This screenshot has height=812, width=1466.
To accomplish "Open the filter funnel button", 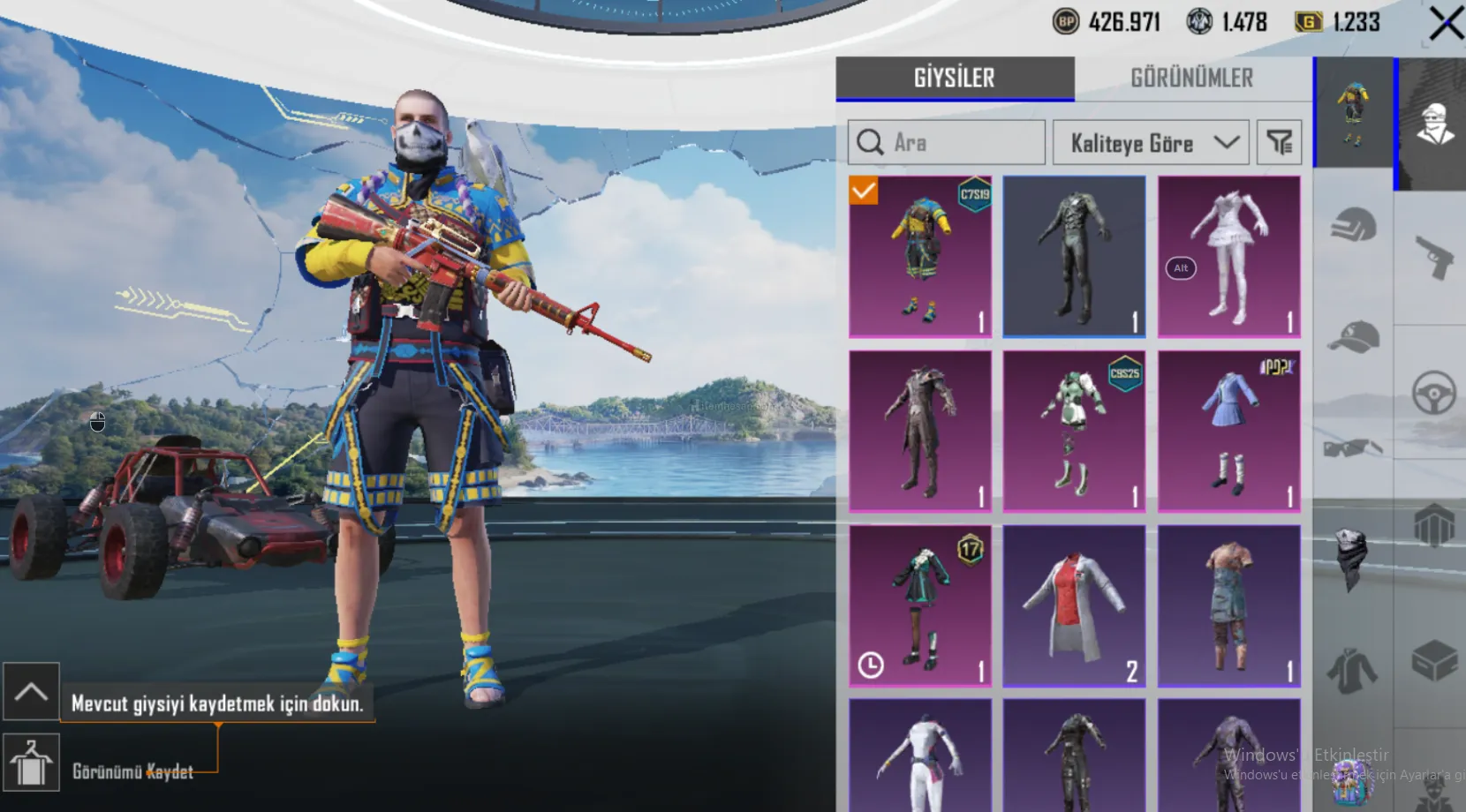I will pyautogui.click(x=1279, y=143).
